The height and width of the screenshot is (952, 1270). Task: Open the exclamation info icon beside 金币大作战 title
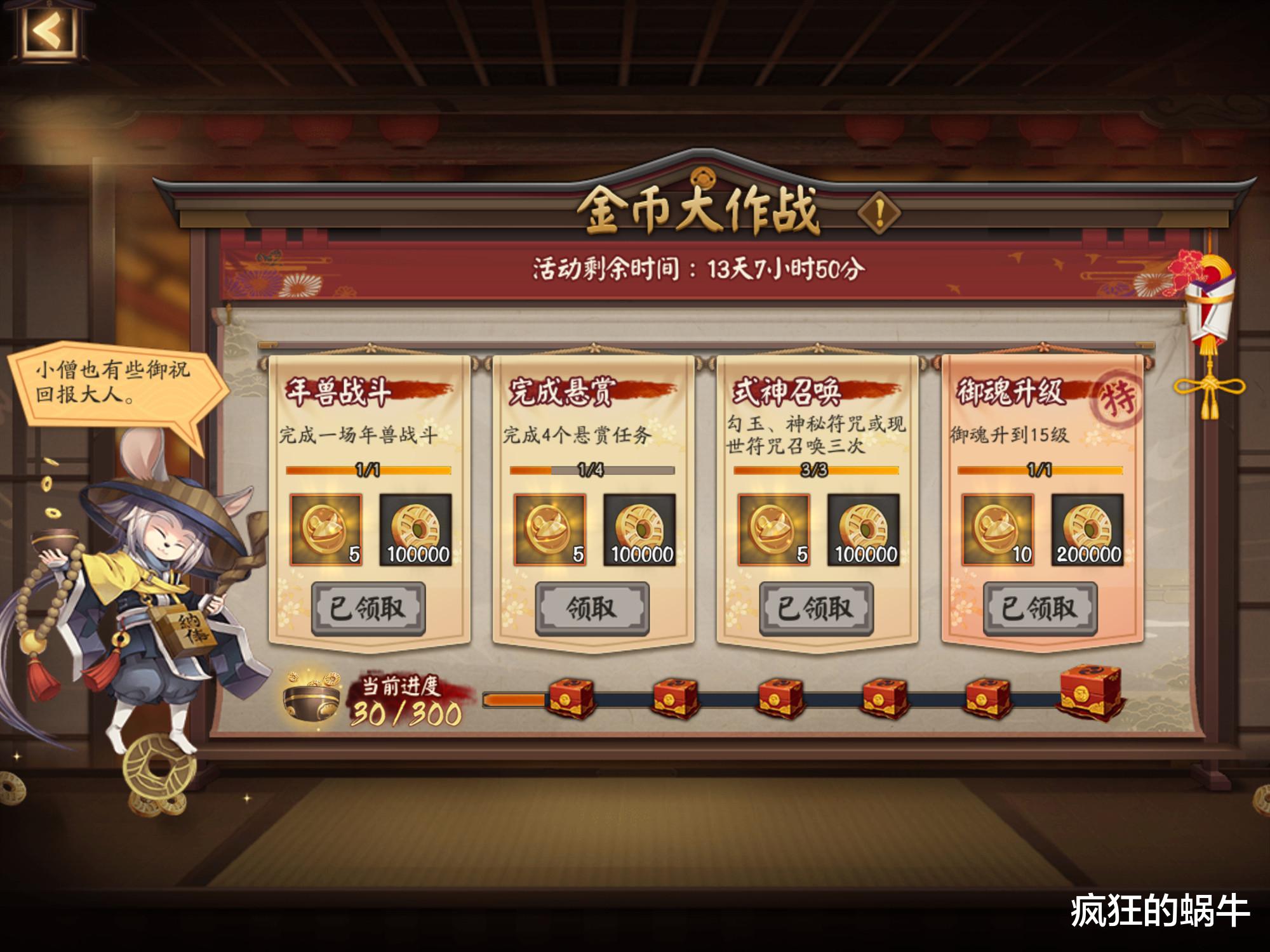(879, 213)
